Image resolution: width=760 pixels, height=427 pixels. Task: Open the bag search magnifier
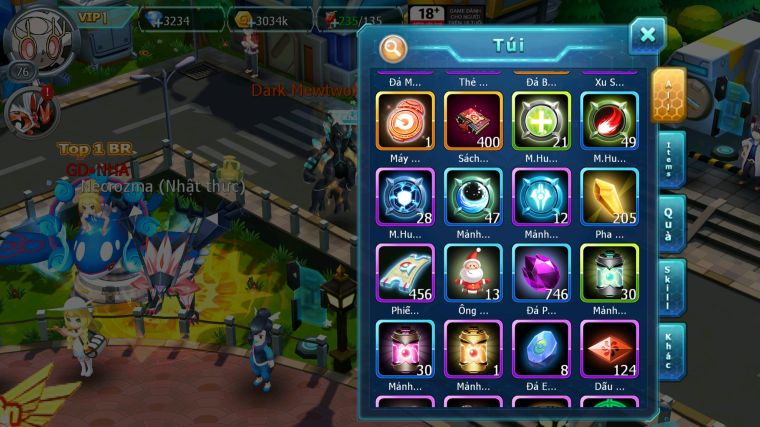(x=394, y=47)
